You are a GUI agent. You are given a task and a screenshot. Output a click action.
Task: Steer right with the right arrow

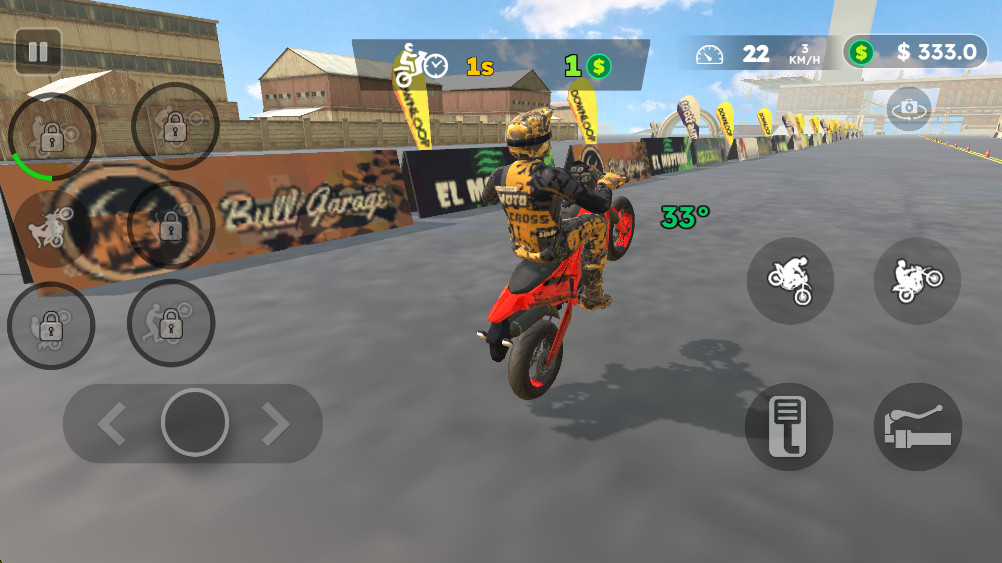[x=275, y=424]
